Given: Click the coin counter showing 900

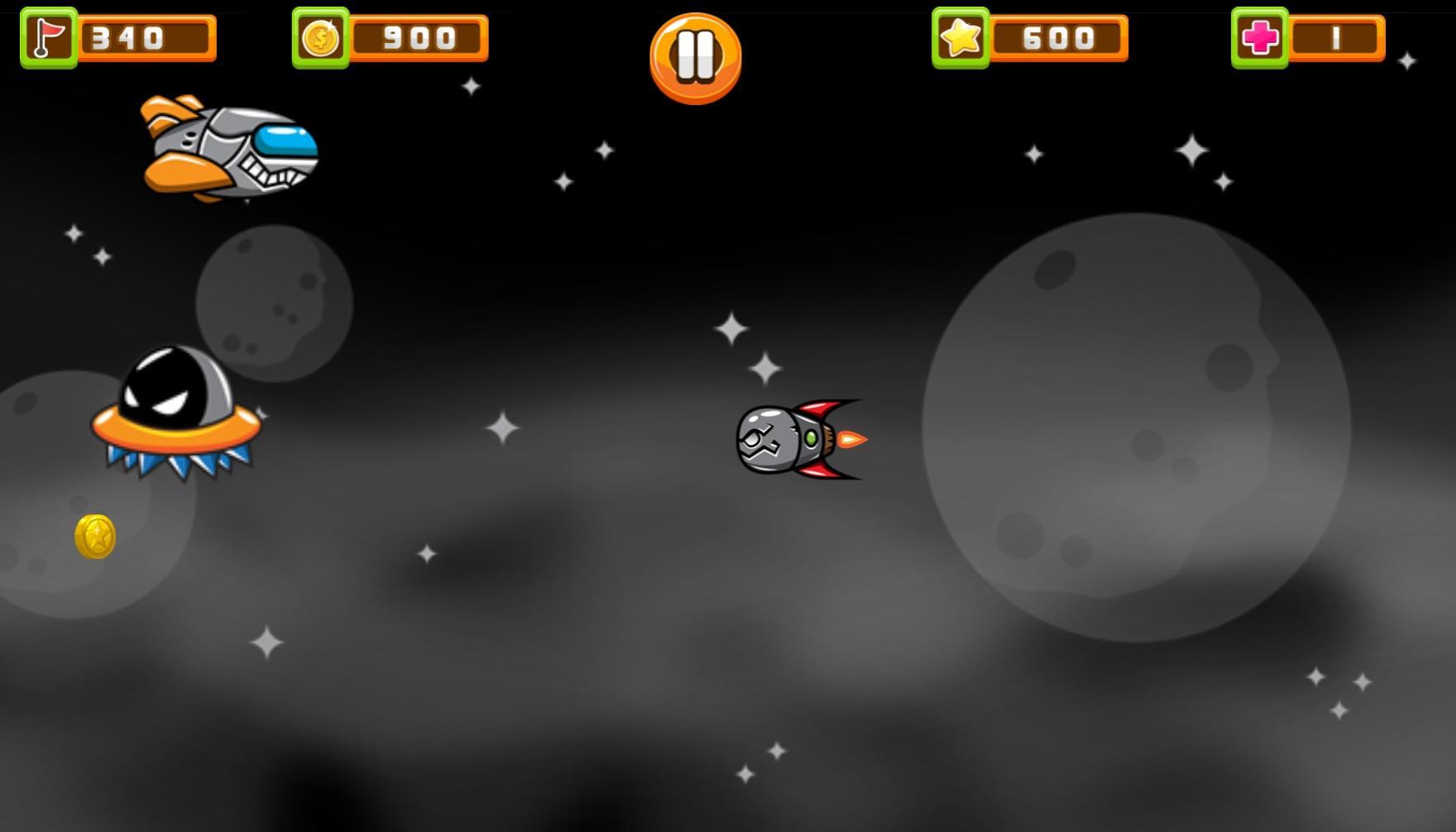Looking at the screenshot, I should 418,36.
